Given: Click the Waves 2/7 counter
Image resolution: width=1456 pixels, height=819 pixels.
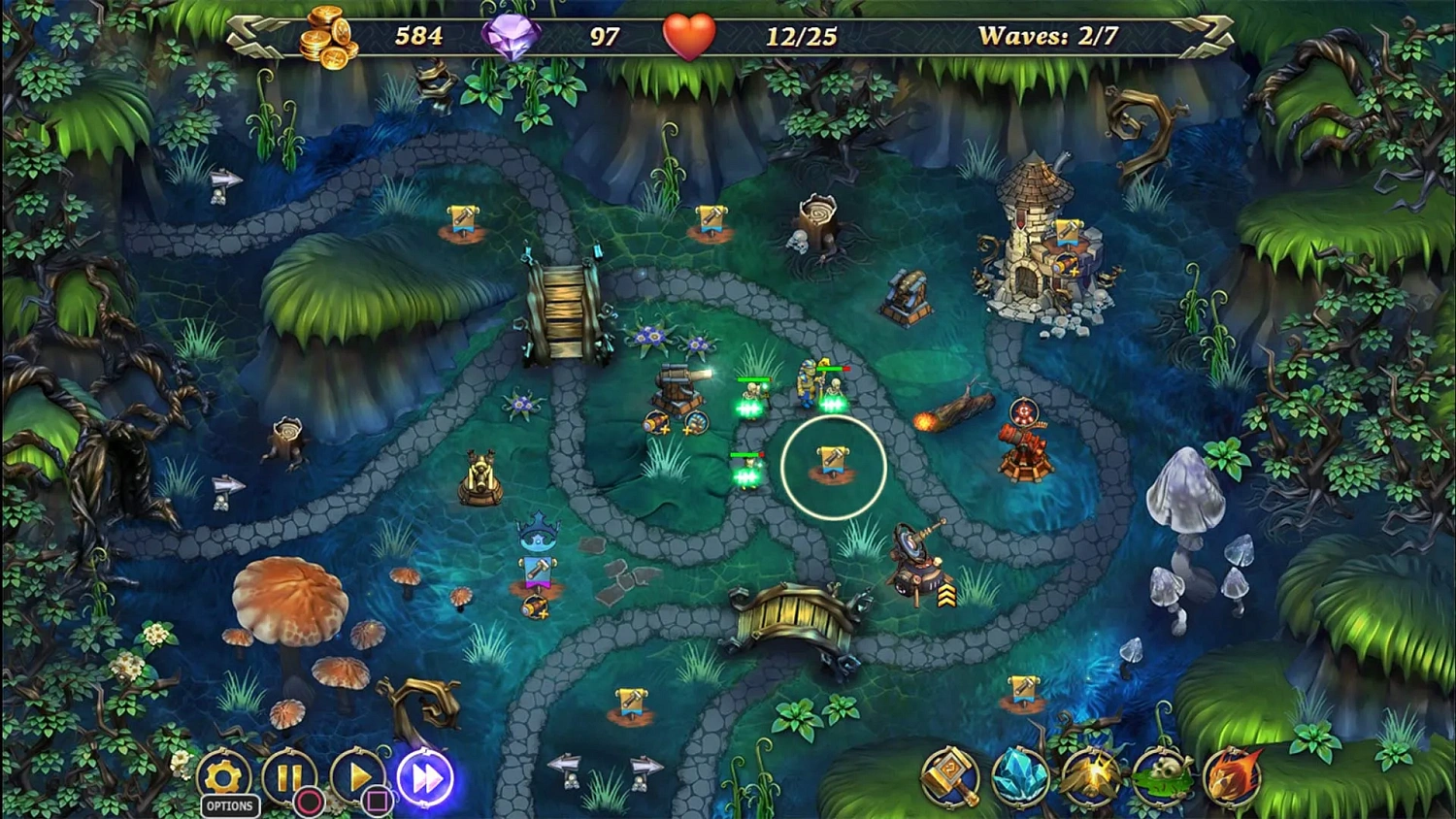Looking at the screenshot, I should (1050, 35).
